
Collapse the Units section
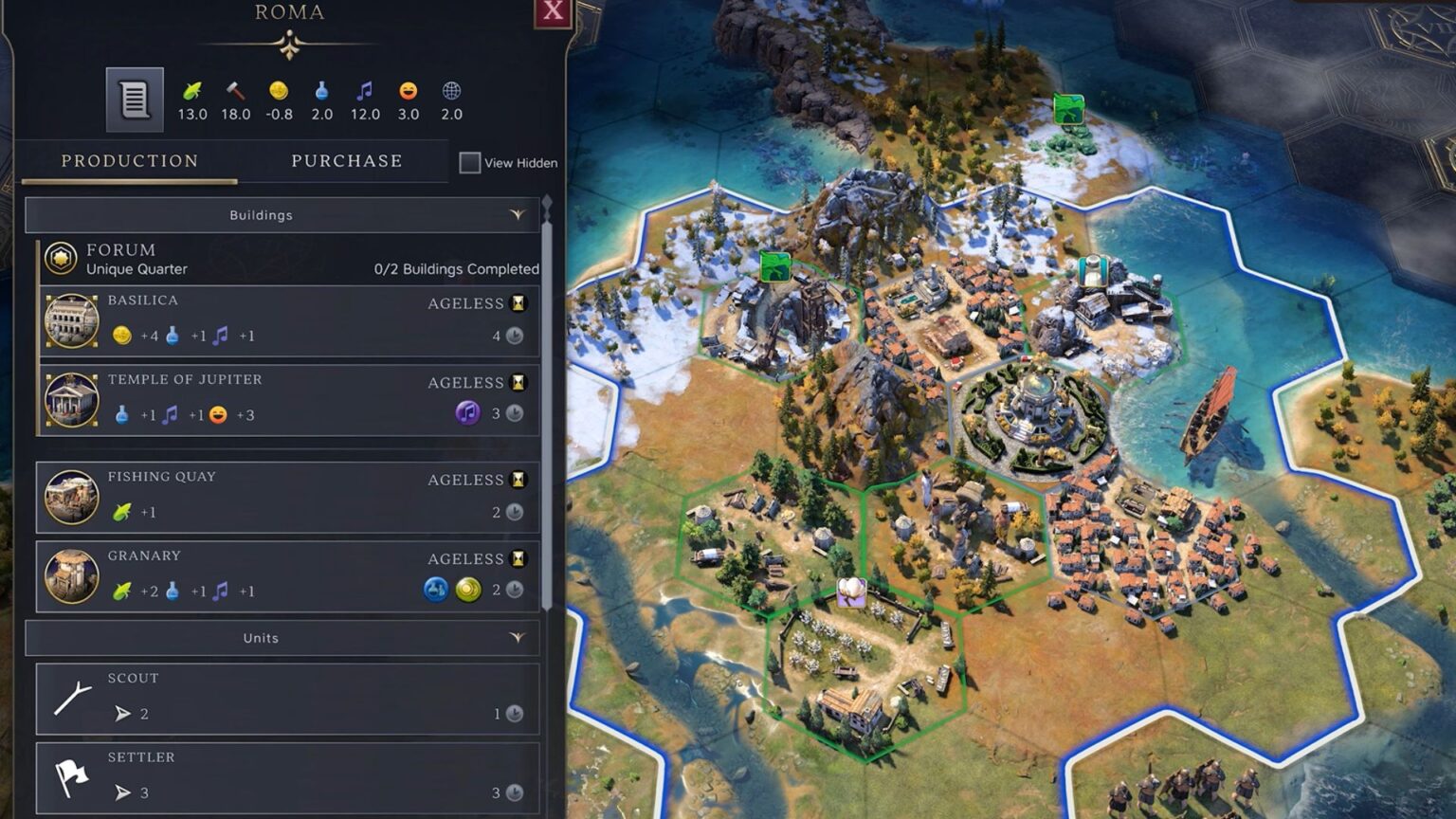(x=517, y=638)
